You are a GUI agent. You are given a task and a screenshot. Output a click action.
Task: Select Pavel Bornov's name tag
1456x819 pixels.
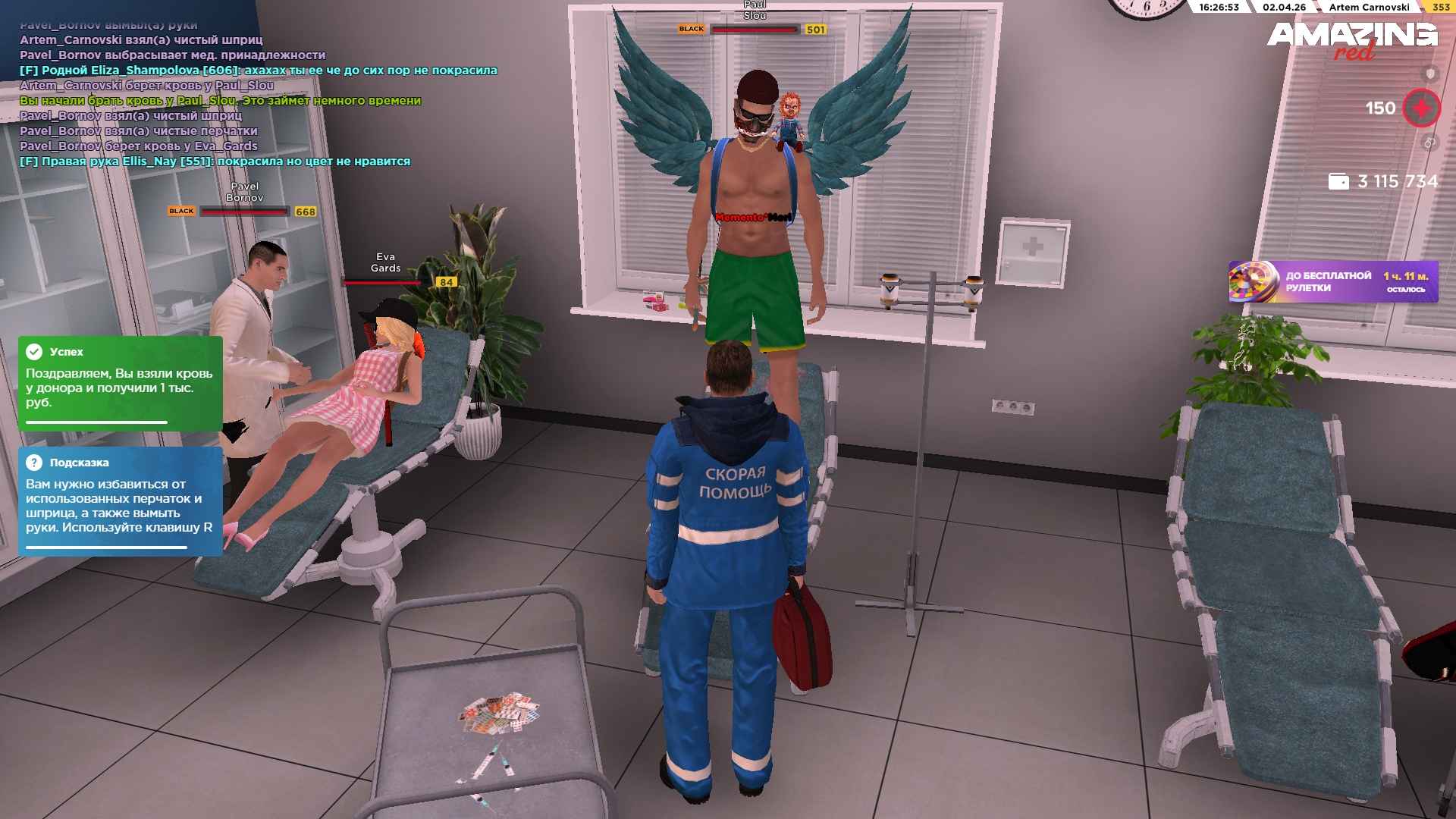pos(244,192)
